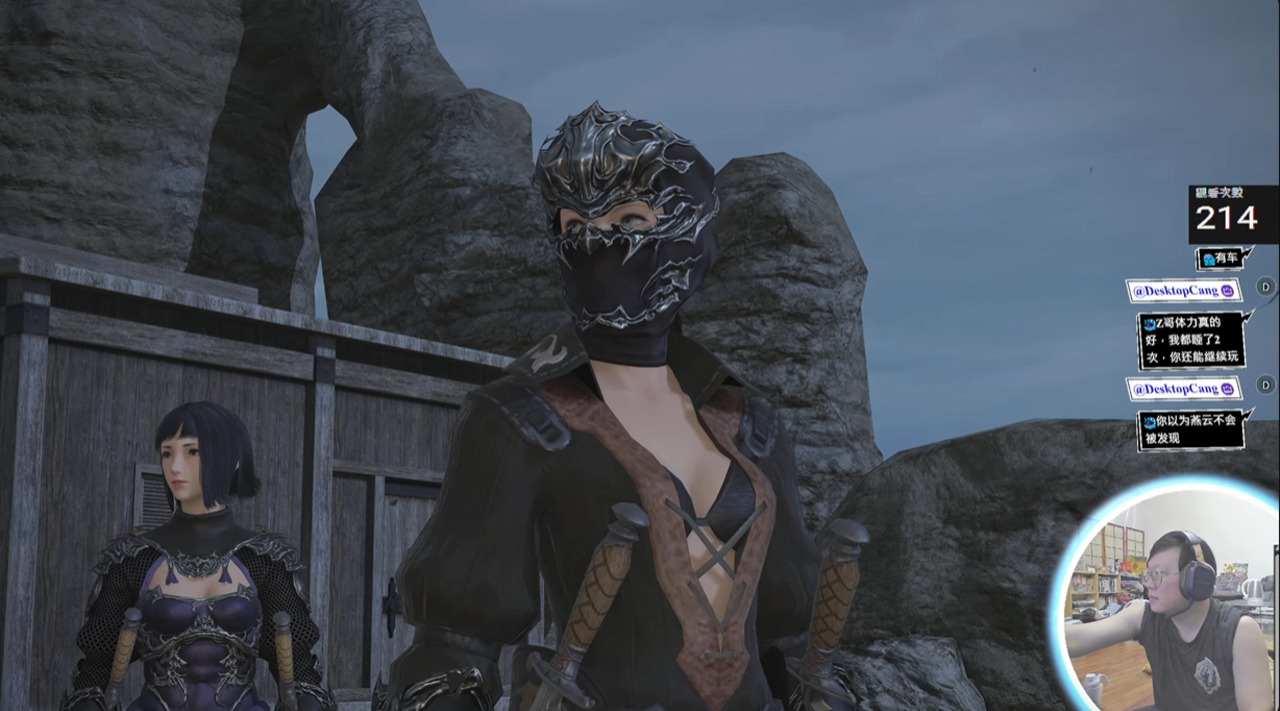
Task: Select the "有车" chat message bubble
Action: coord(1223,259)
